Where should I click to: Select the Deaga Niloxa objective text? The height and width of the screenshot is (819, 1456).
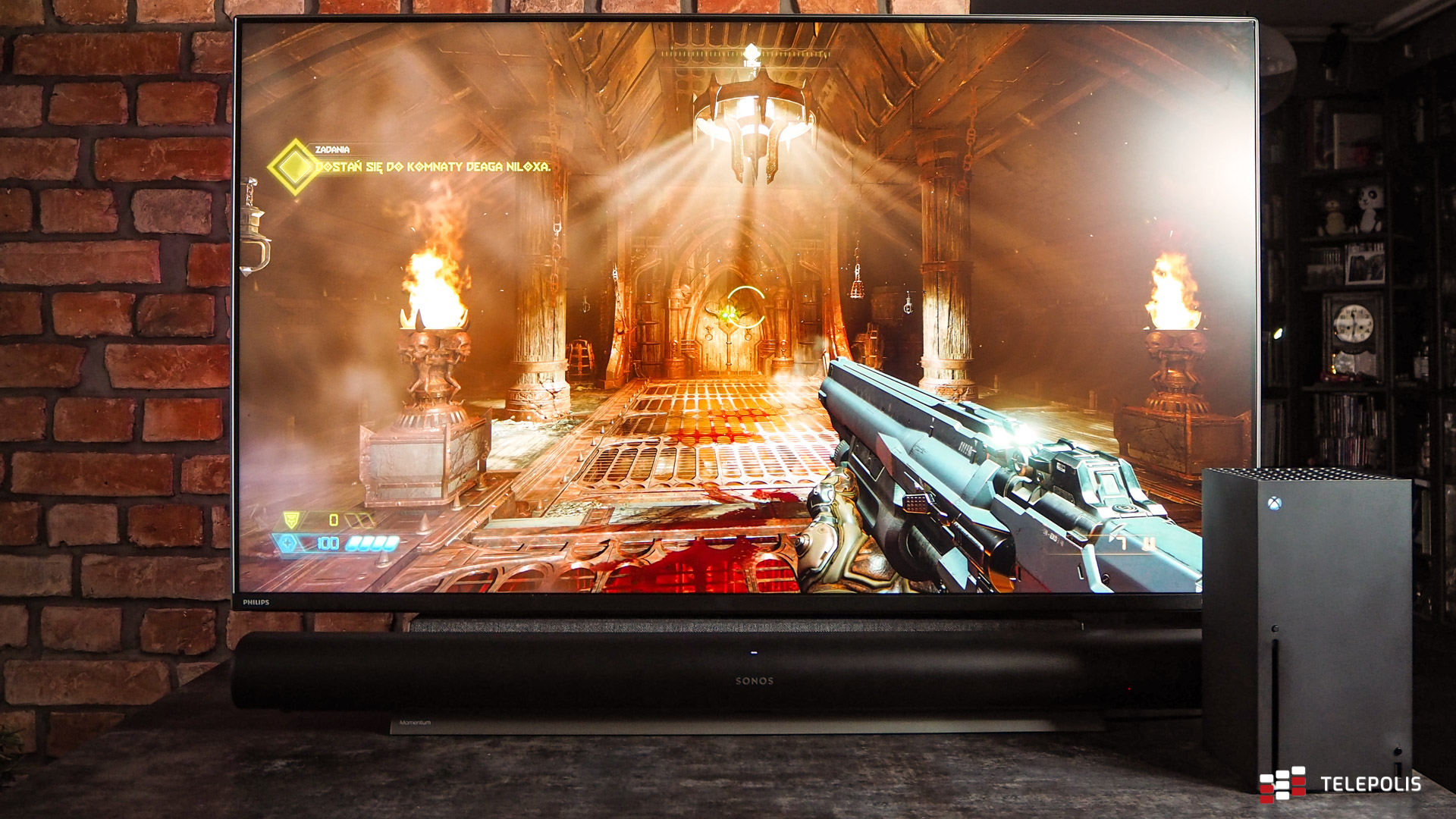tap(432, 166)
